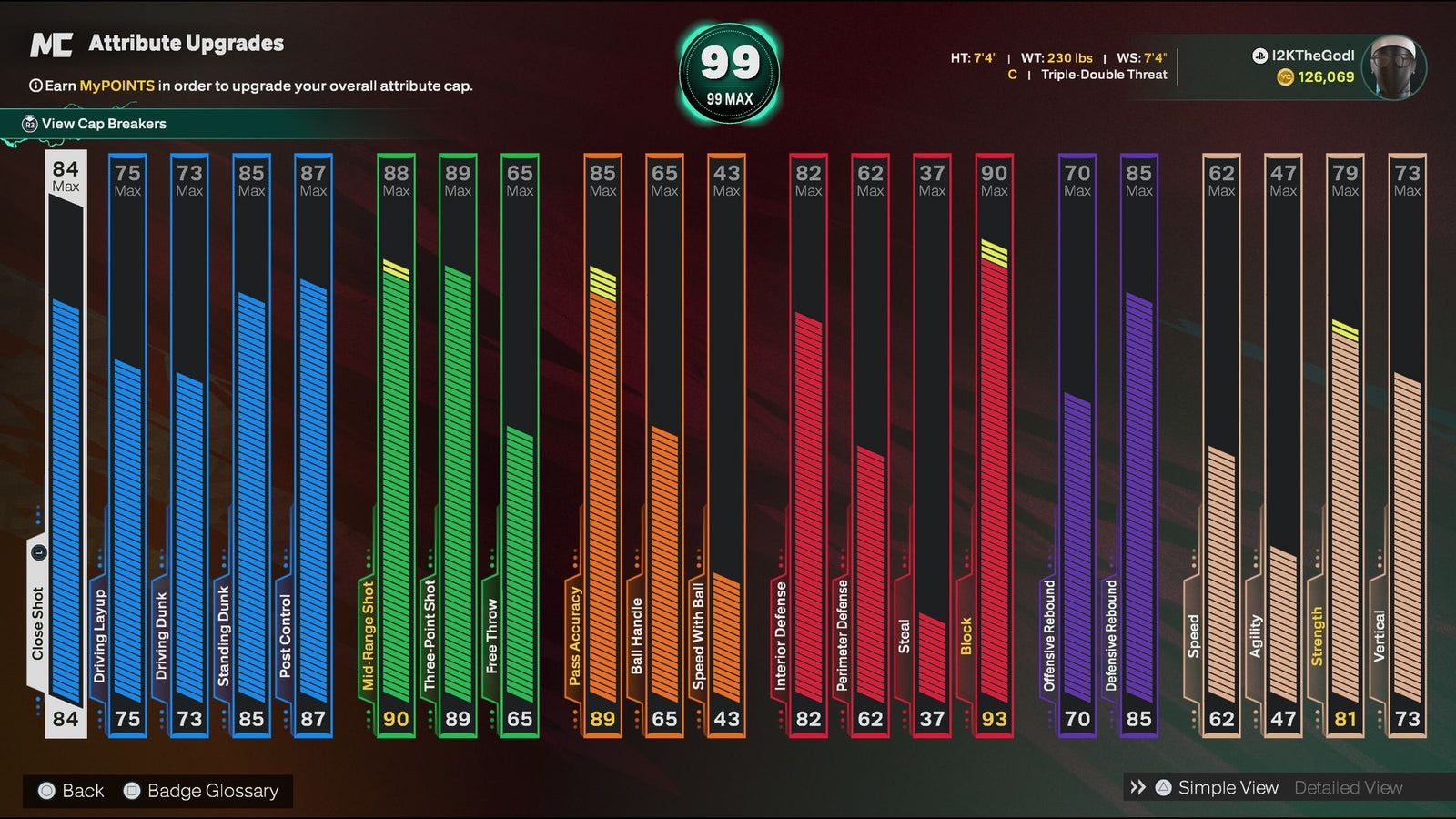Select the Three-Point Shot attribute bar

click(x=458, y=446)
